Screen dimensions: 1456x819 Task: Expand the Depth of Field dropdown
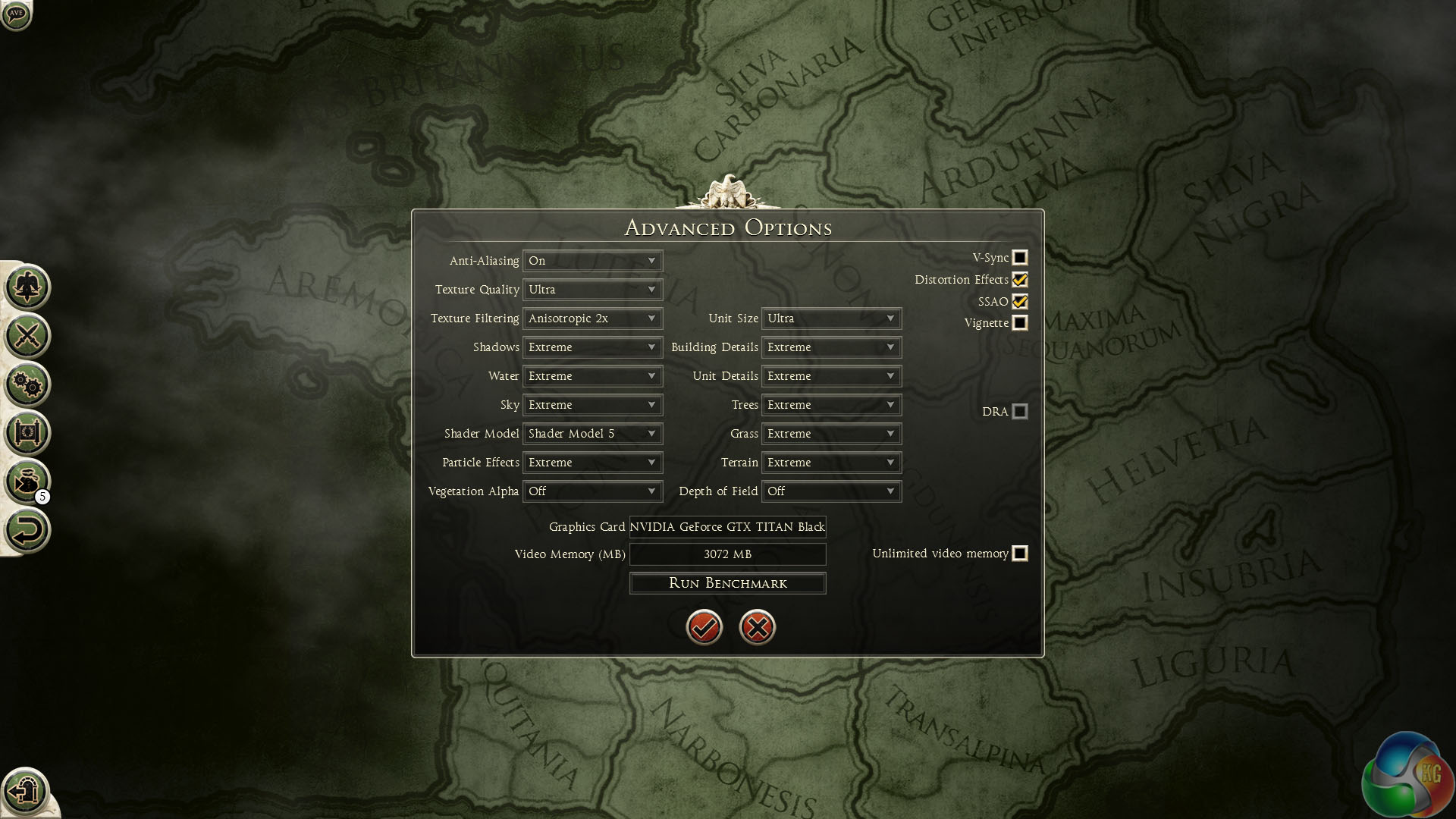coord(831,491)
